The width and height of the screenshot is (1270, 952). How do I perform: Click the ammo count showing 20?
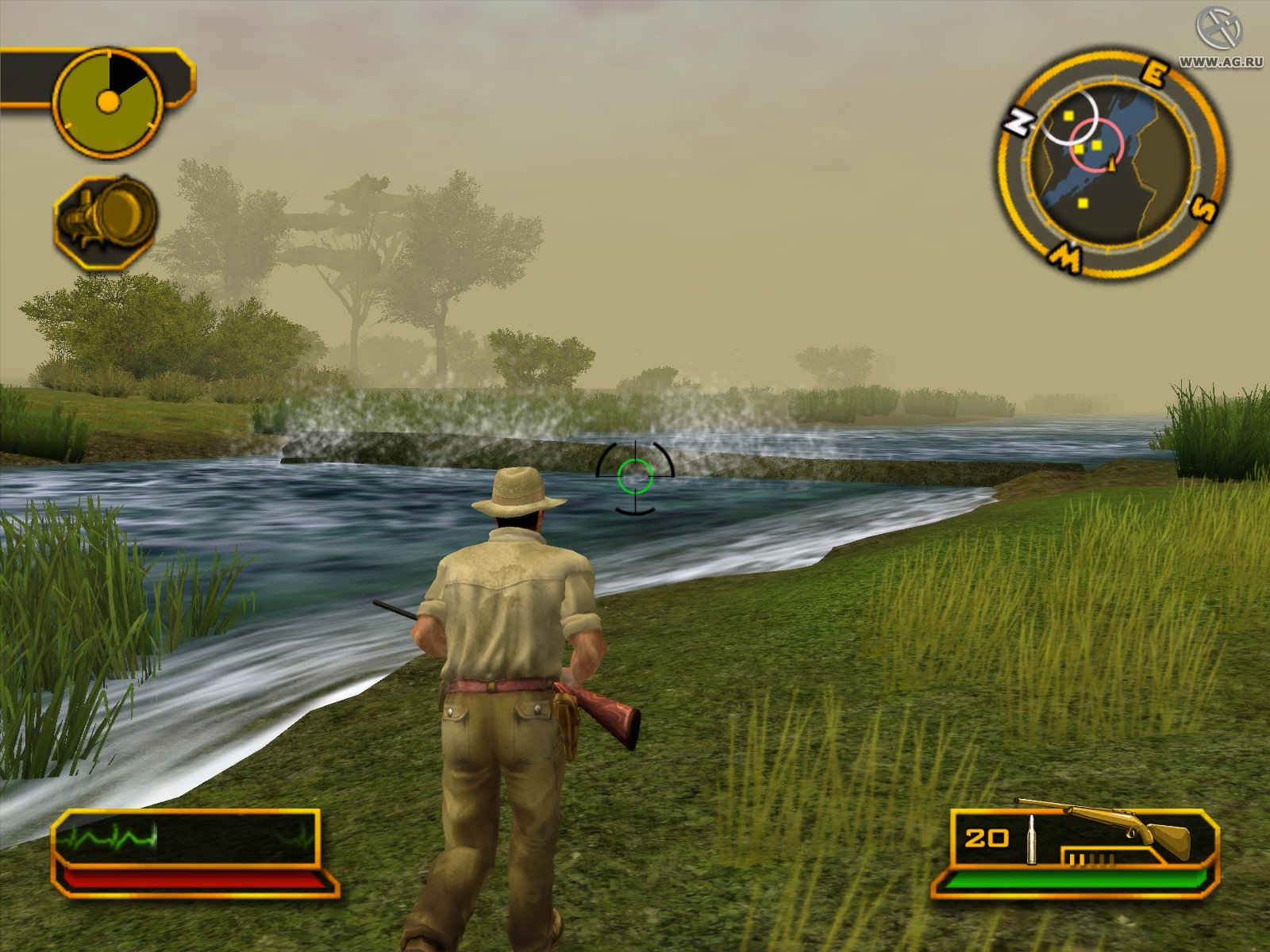pos(987,837)
